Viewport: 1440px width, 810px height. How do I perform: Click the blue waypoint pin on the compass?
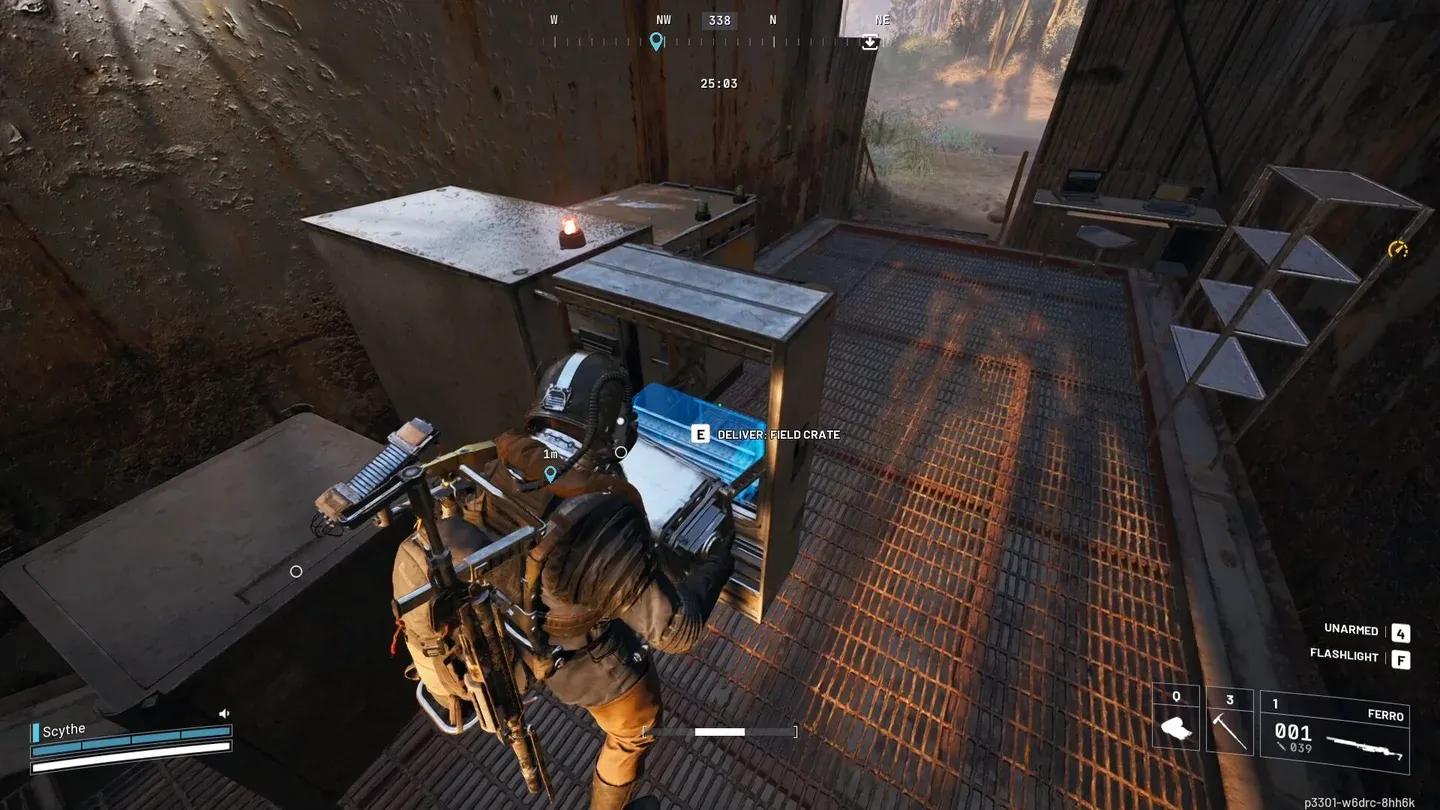[x=655, y=42]
